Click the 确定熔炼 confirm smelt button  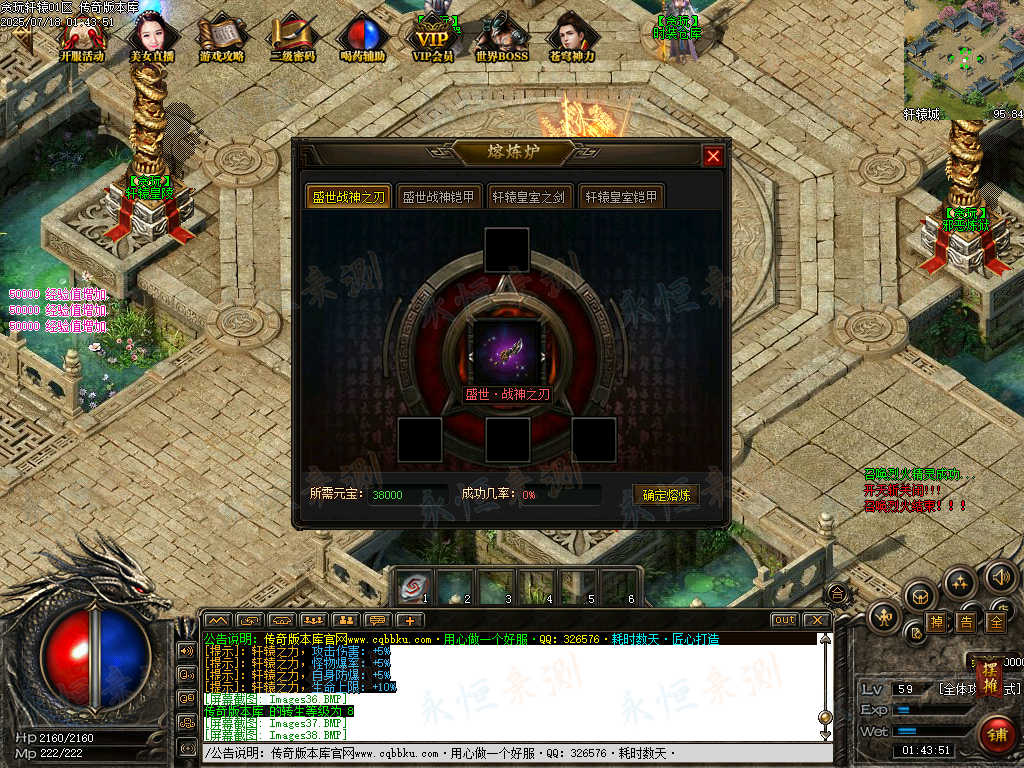(666, 495)
